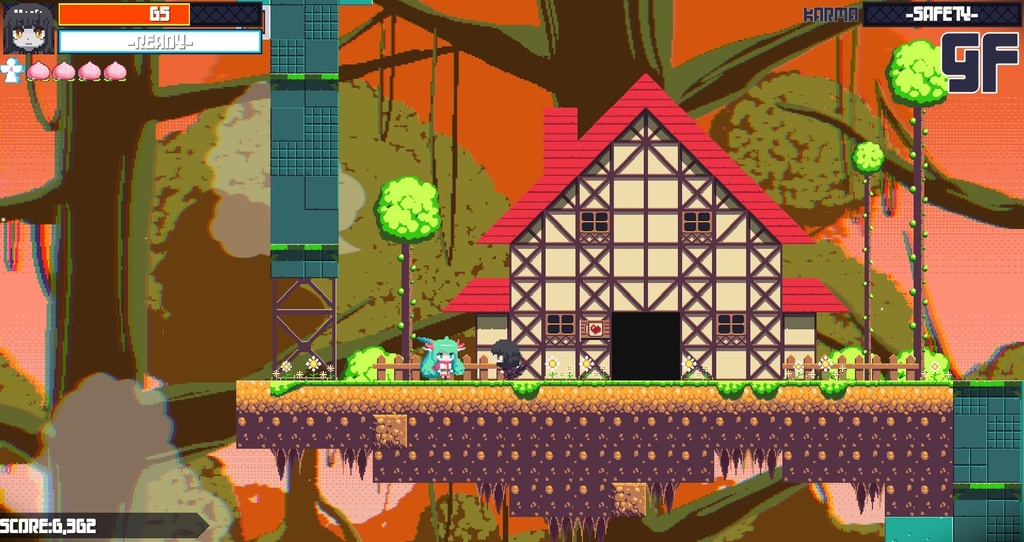Select the white angel doll icon
The image size is (1024, 542).
click(11, 70)
